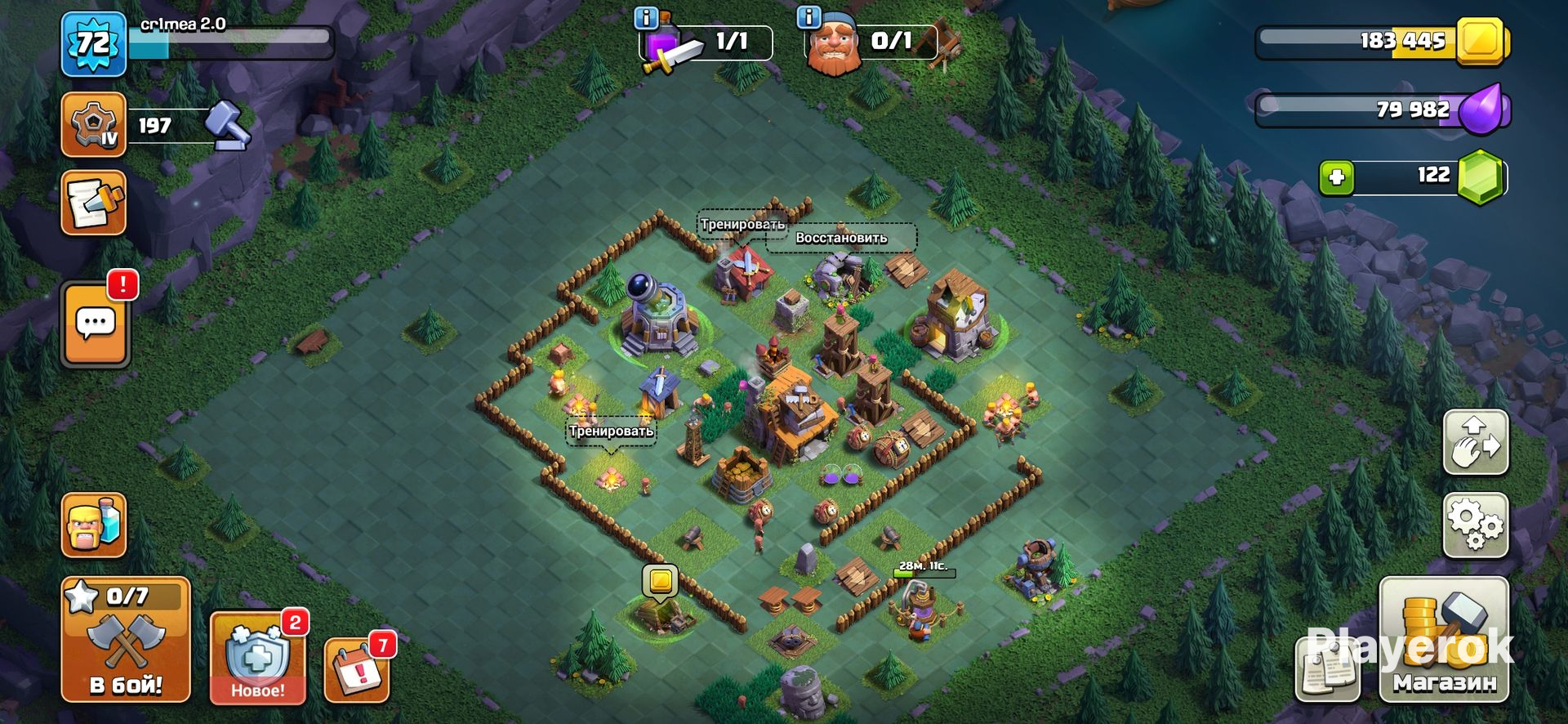Open the barbarian and elixir army button
The width and height of the screenshot is (1568, 724).
[x=93, y=525]
